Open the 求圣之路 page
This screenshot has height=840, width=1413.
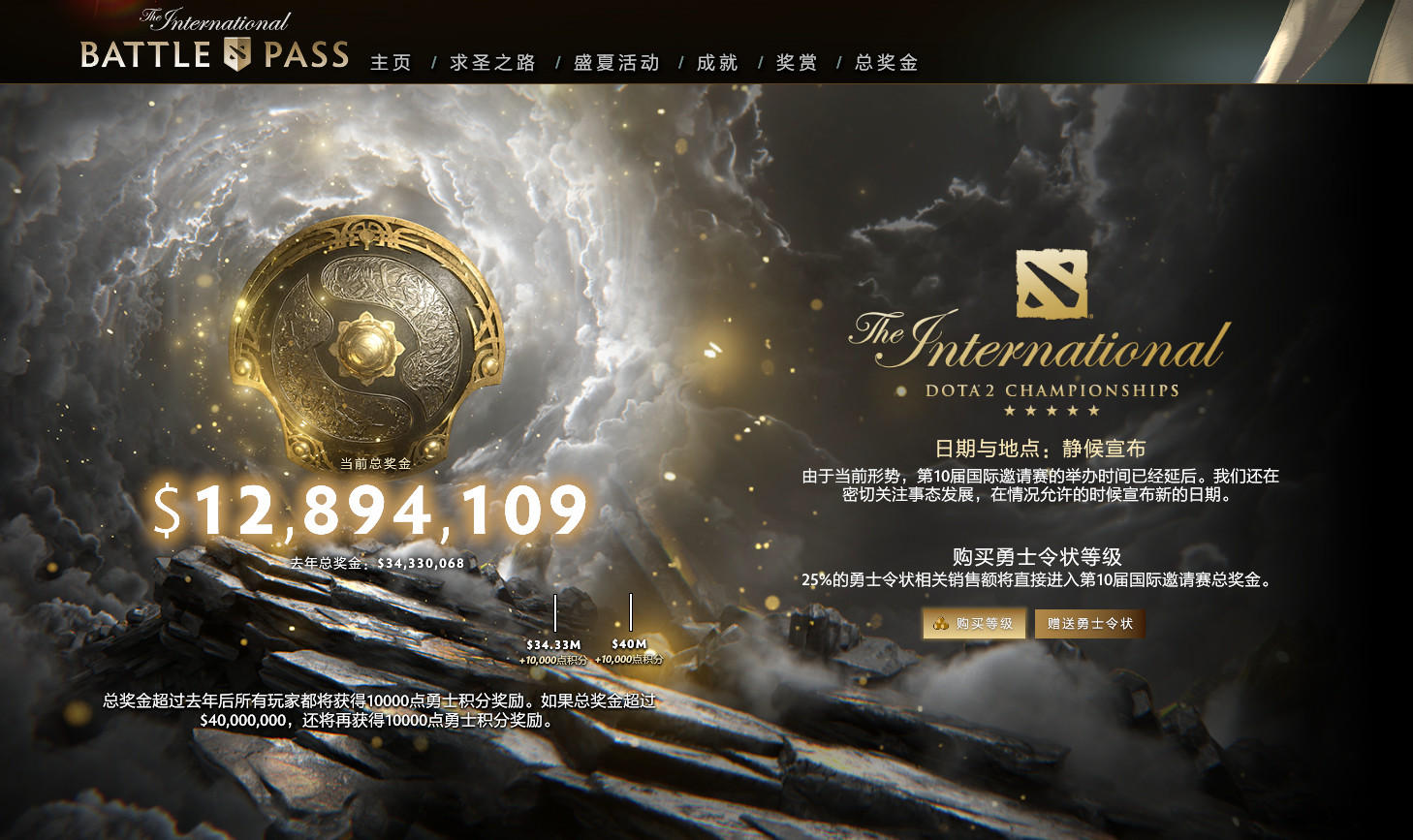[492, 62]
